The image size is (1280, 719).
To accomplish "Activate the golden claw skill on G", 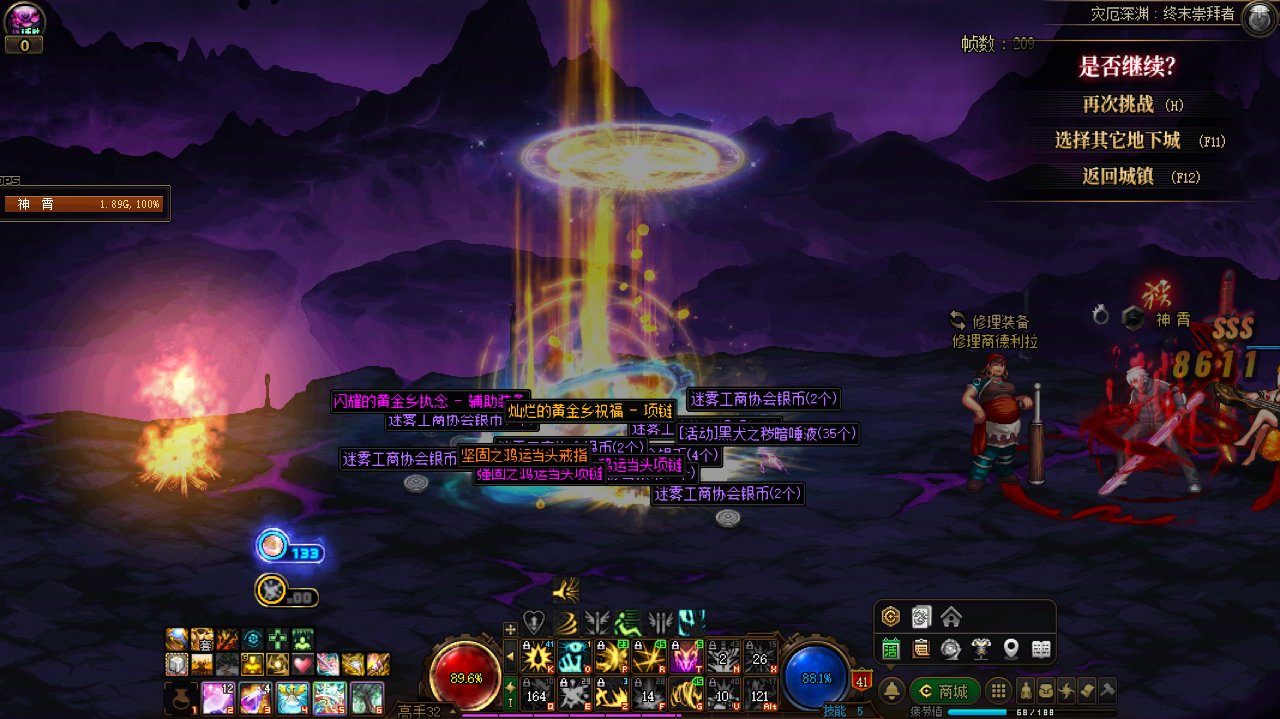I will [x=687, y=692].
